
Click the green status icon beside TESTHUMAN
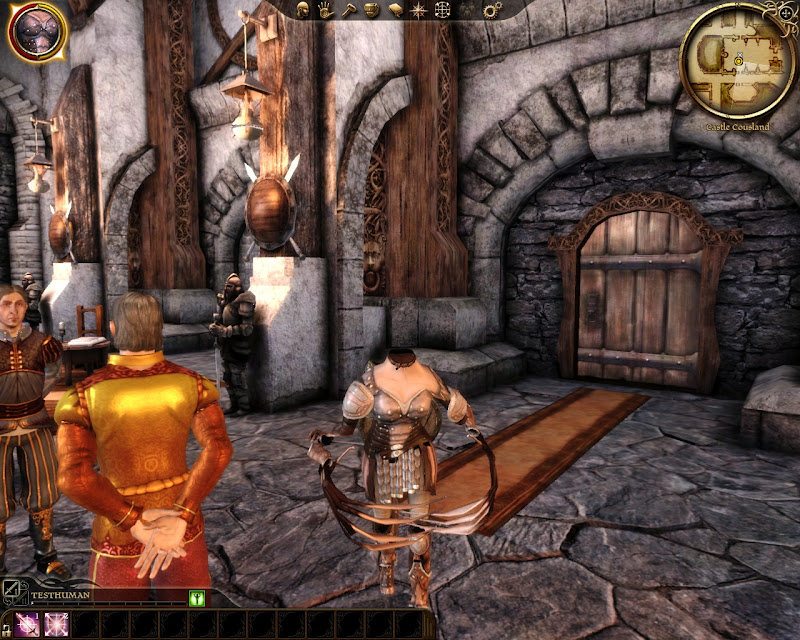click(x=196, y=597)
